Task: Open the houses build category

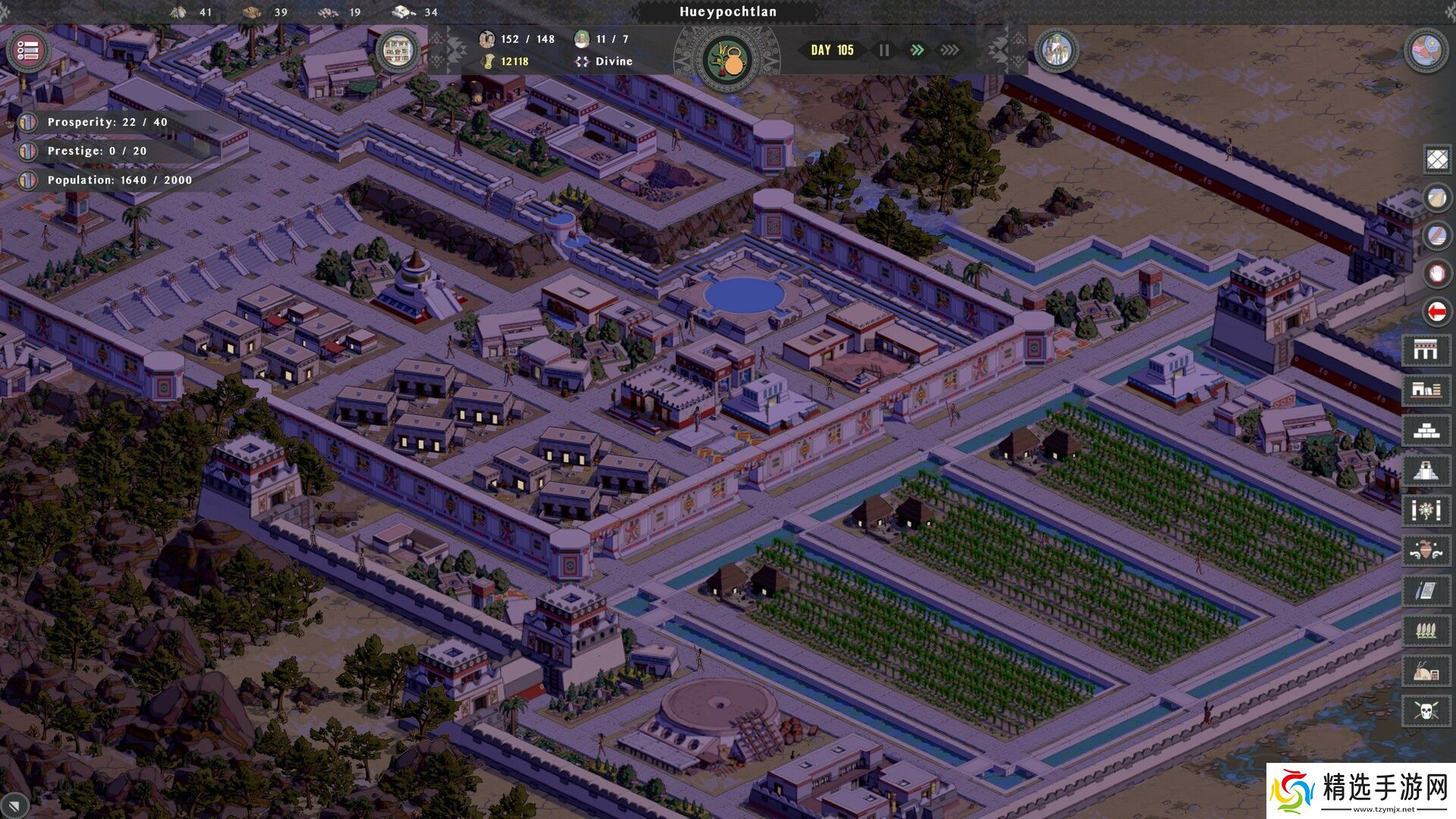Action: pos(1426,390)
